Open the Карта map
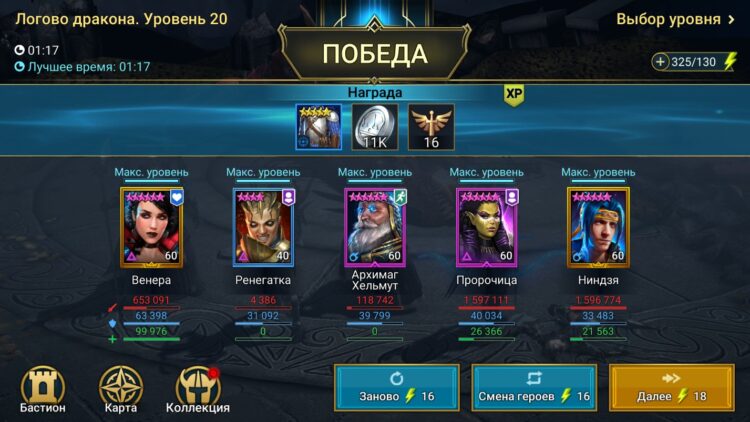The height and width of the screenshot is (422, 750). click(121, 390)
